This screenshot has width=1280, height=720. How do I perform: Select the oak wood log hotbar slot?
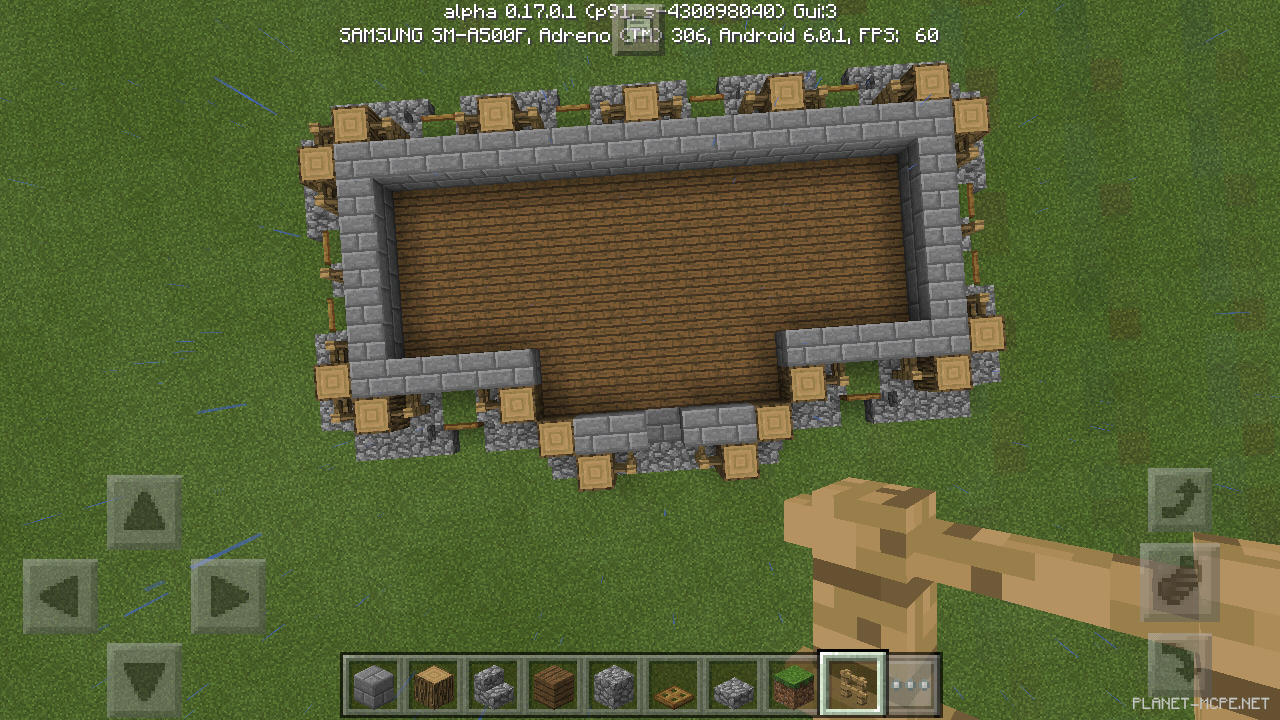coord(434,682)
